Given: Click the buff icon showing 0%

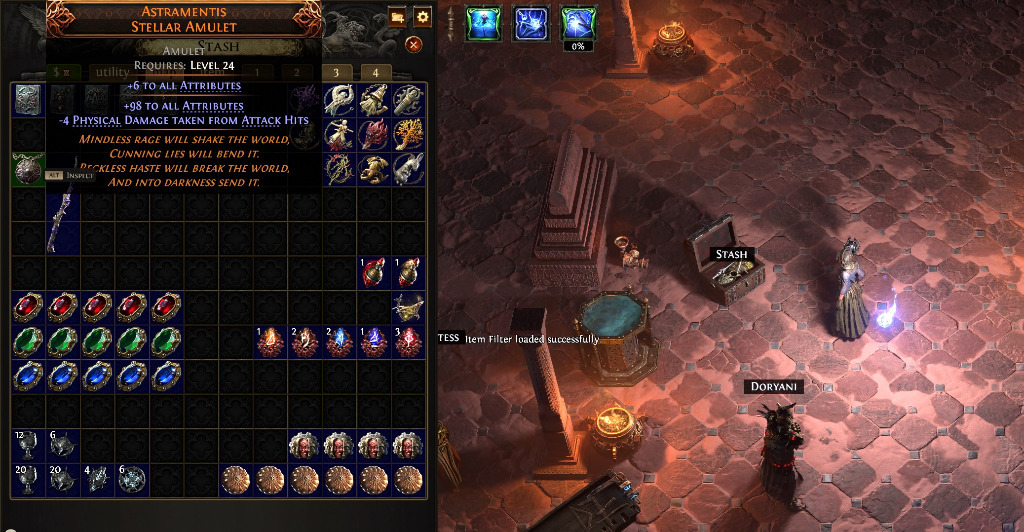Looking at the screenshot, I should coord(578,24).
